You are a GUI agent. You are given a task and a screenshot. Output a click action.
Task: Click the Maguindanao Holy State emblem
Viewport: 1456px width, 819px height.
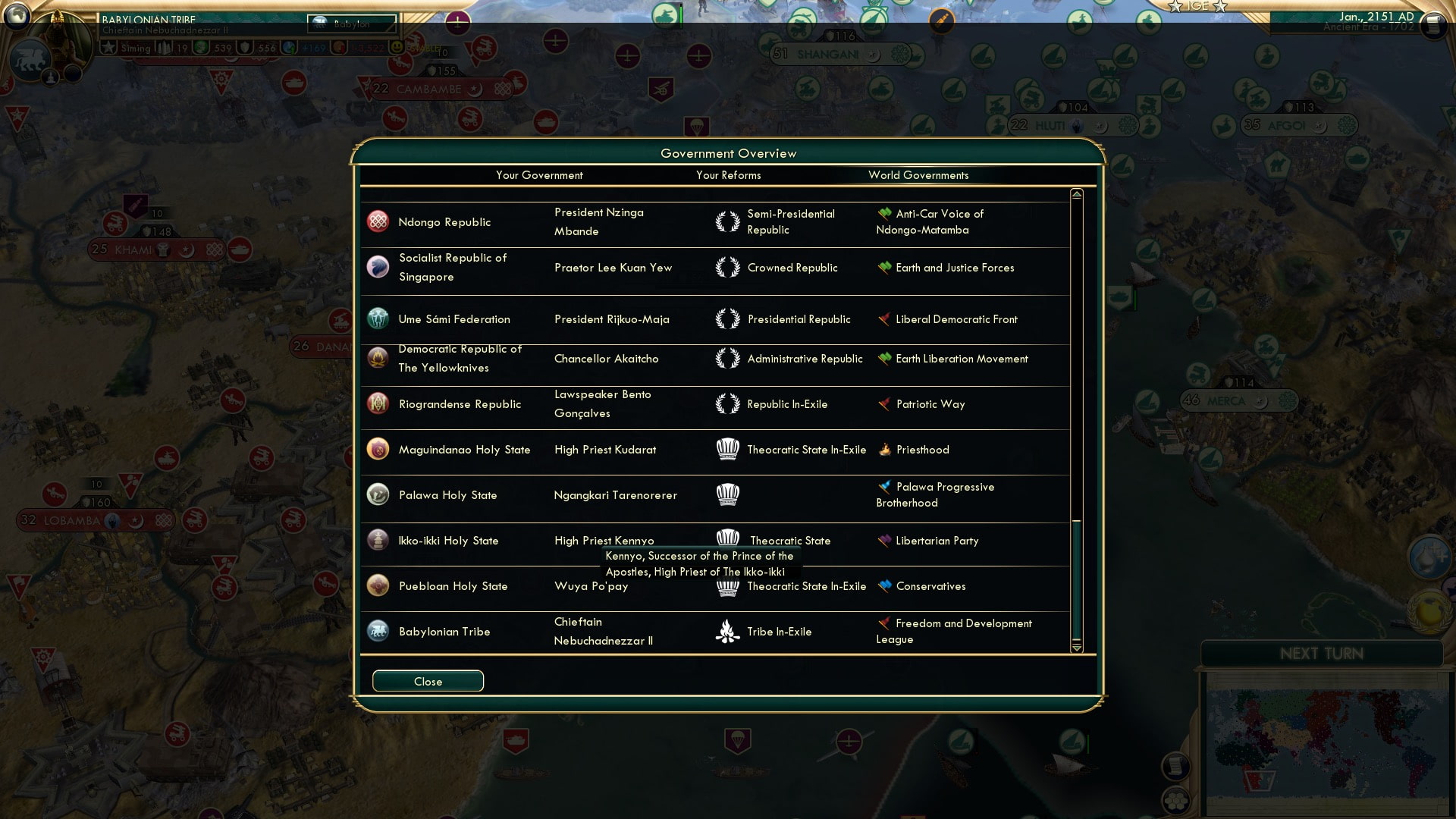pyautogui.click(x=377, y=449)
